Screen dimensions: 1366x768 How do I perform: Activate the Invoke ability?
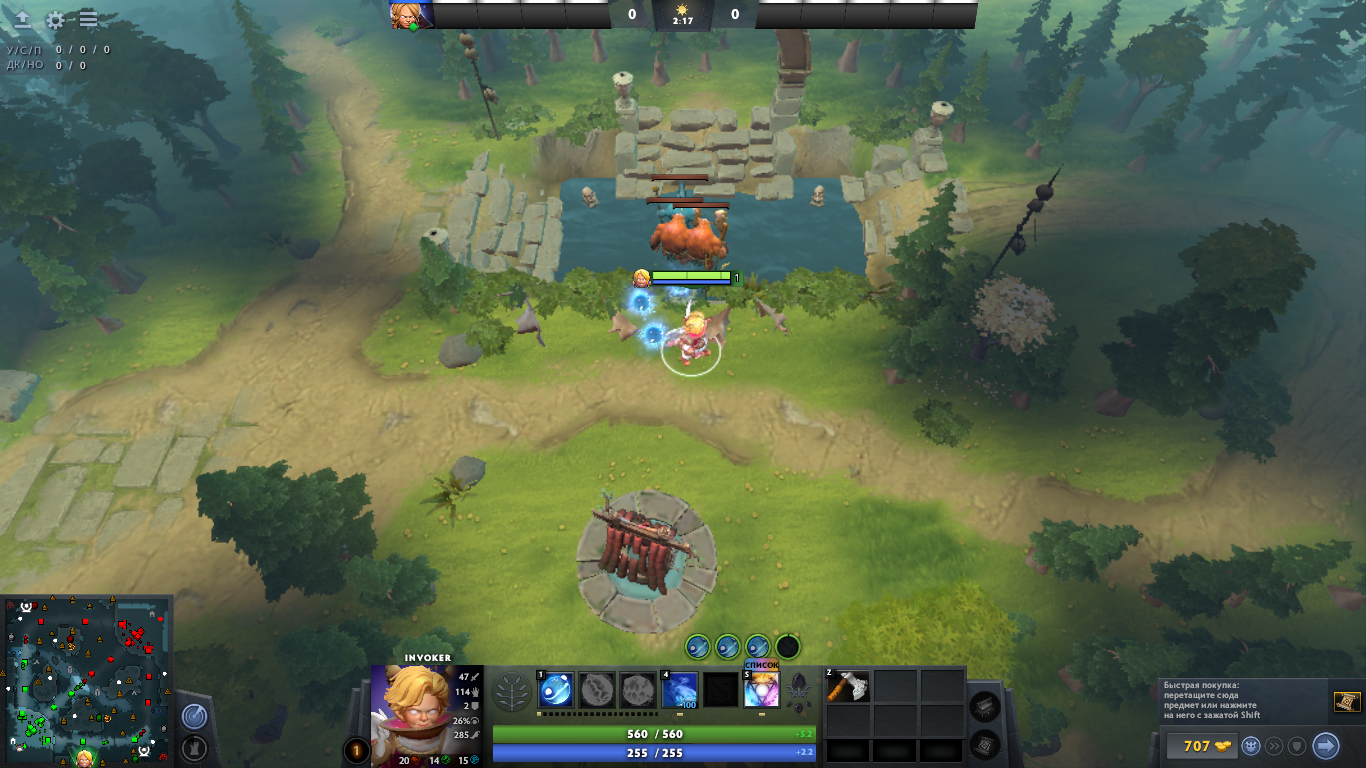(x=761, y=690)
